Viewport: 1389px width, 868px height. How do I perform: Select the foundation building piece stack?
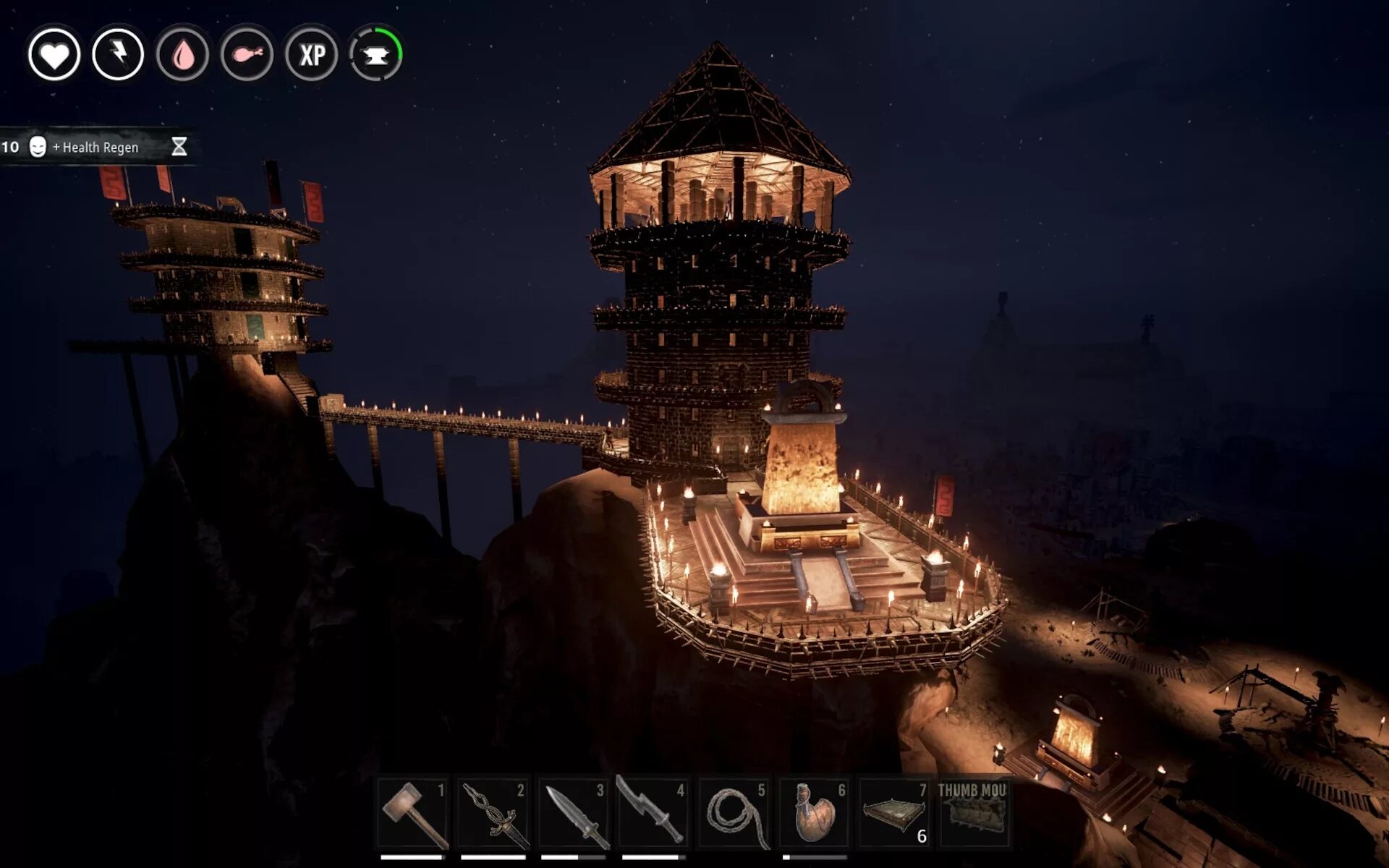pos(895,814)
